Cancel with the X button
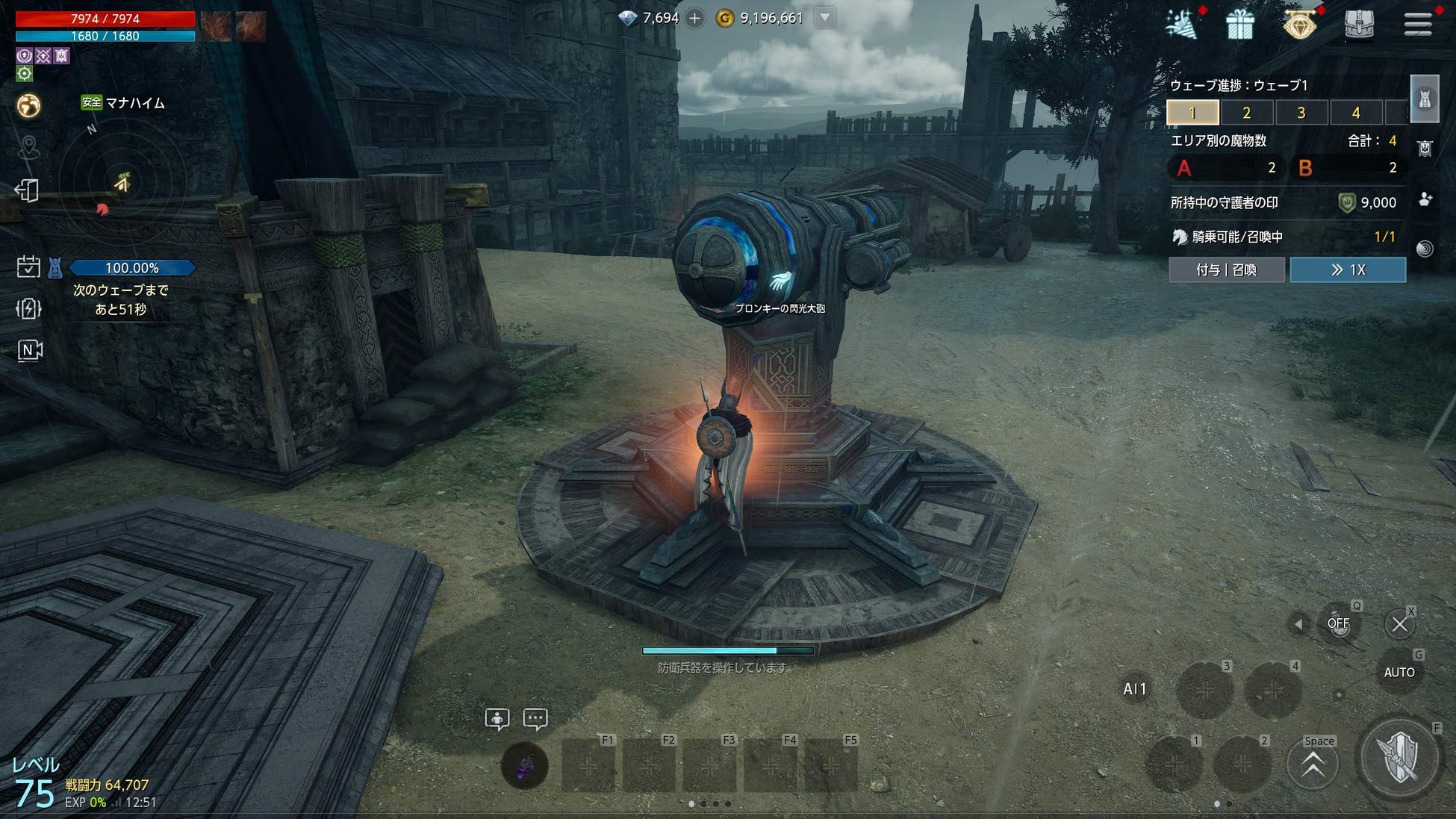 [1399, 624]
